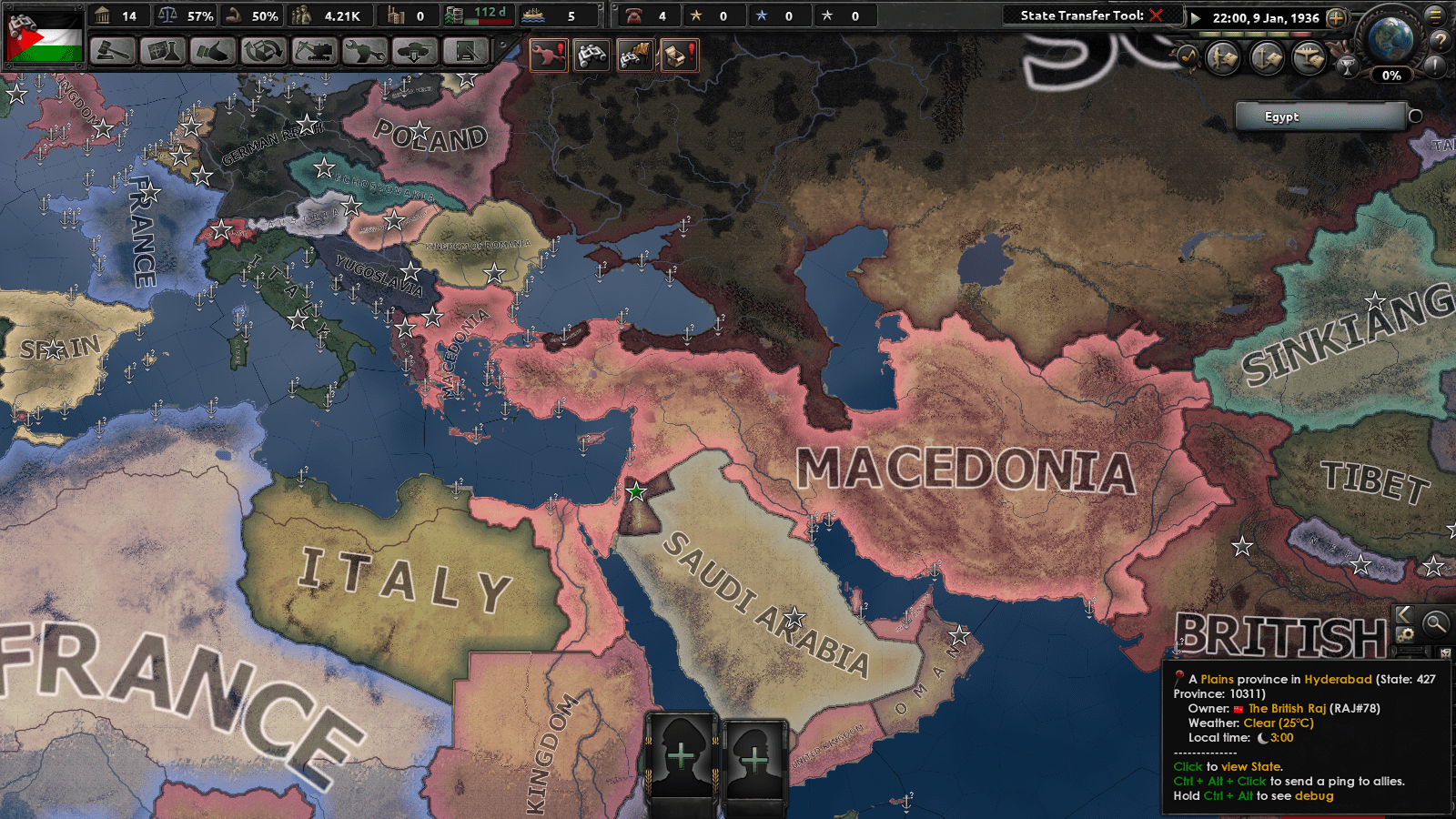The width and height of the screenshot is (1456, 819).
Task: View achievements via the trophy icon
Action: (1348, 68)
